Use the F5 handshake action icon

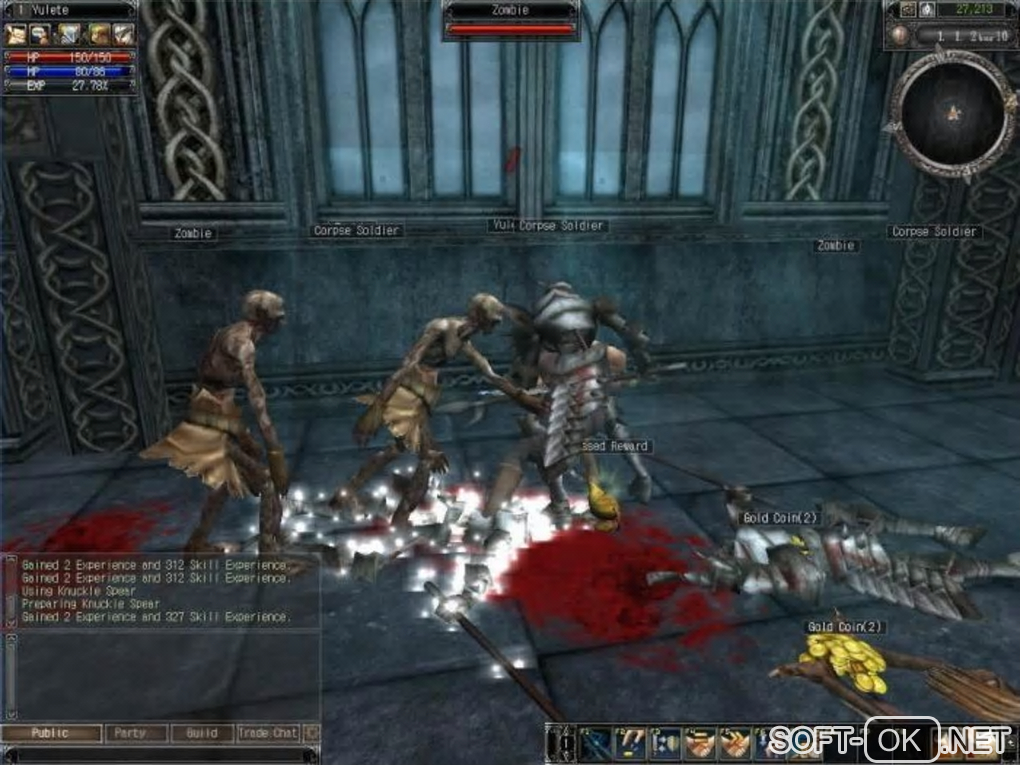(734, 742)
